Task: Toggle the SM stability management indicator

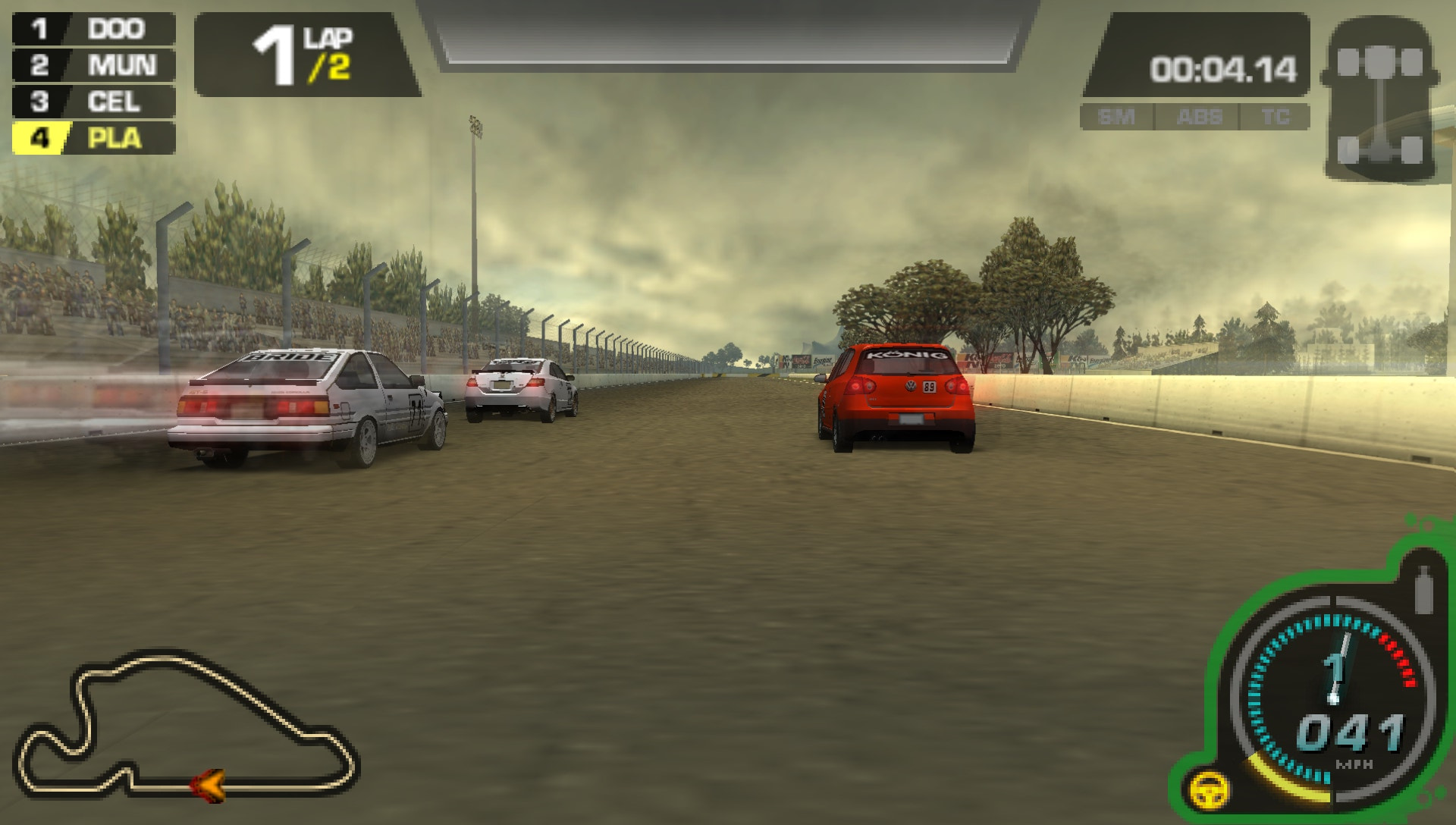Action: [x=1117, y=117]
